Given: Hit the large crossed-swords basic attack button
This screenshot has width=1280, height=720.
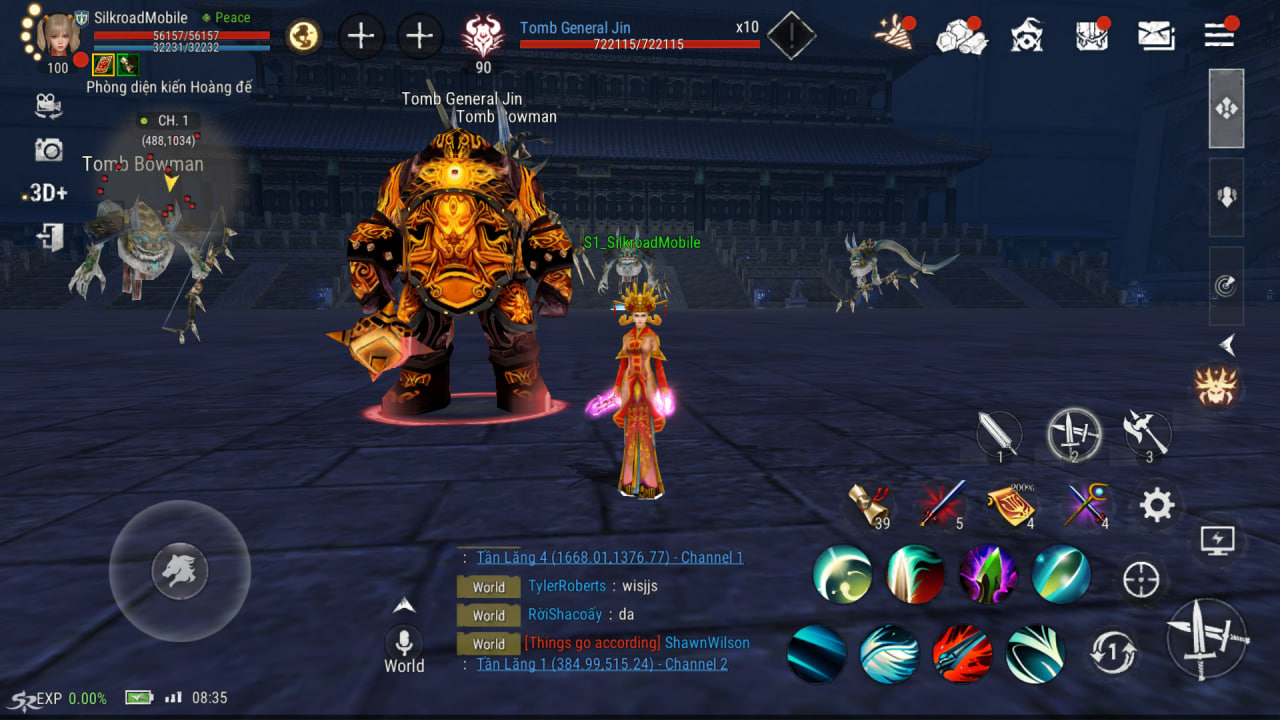Looking at the screenshot, I should tap(1207, 639).
